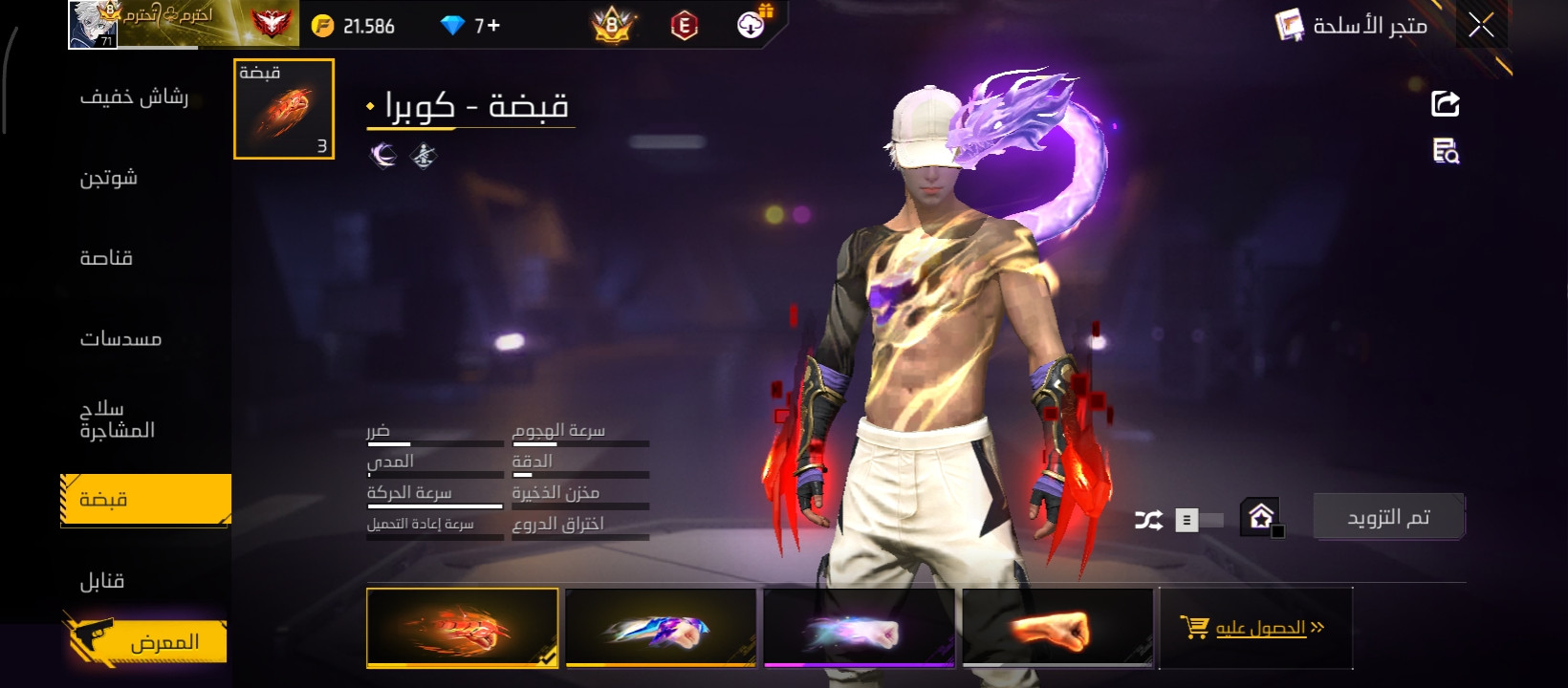Switch to the شوتجن category
This screenshot has width=1568, height=688.
[109, 178]
